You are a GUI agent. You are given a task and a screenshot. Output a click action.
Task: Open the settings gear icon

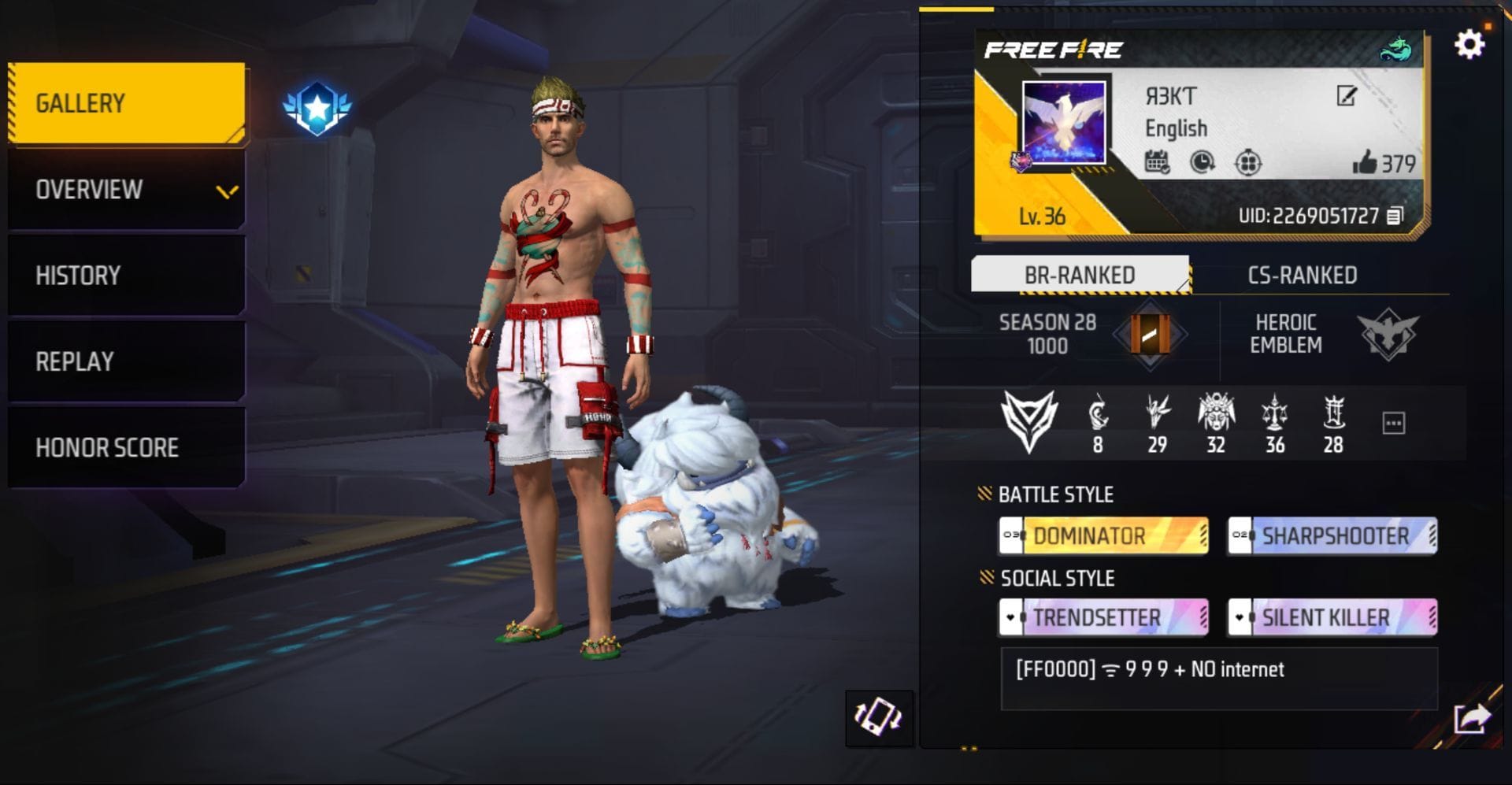point(1469,46)
